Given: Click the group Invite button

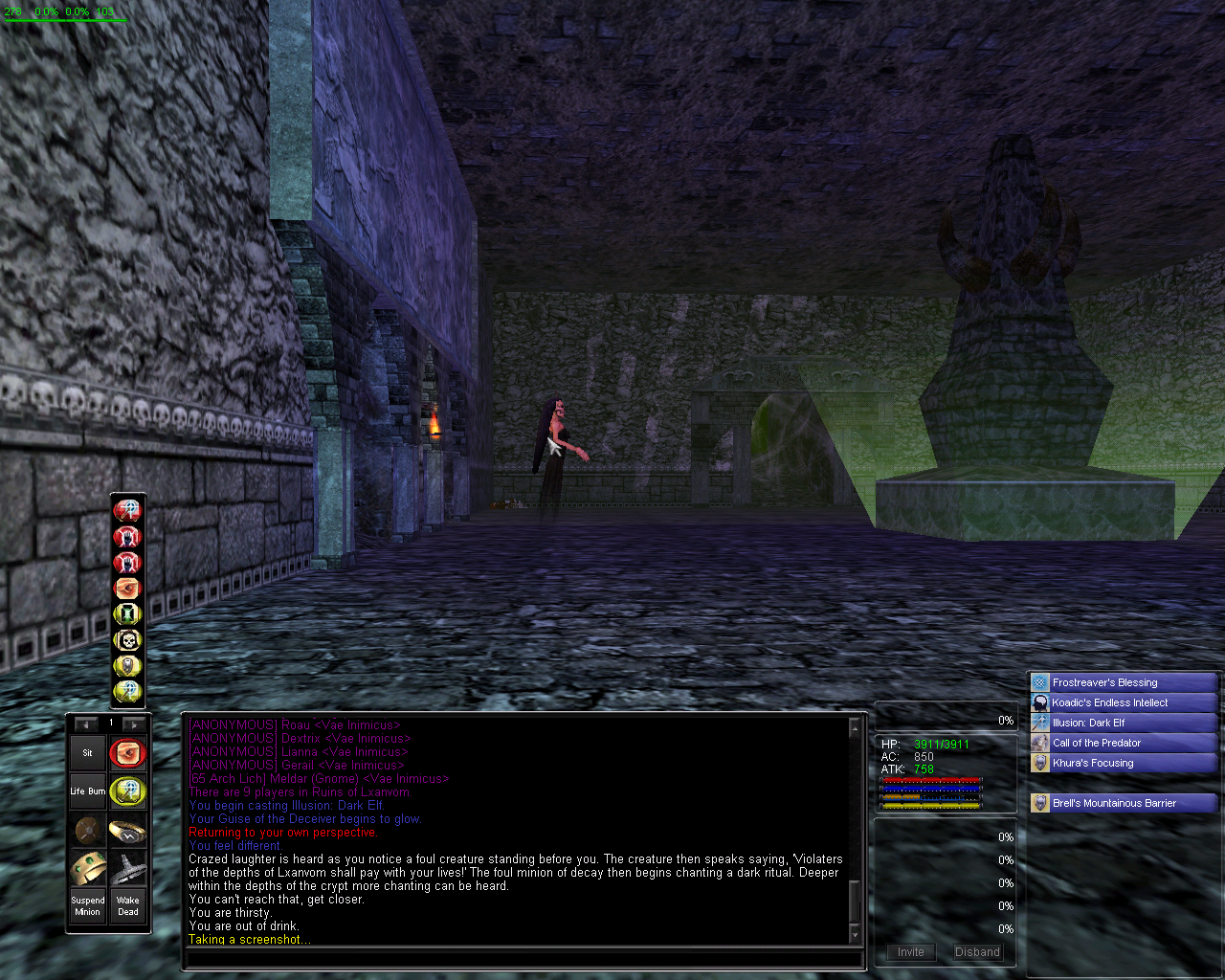Looking at the screenshot, I should tap(910, 951).
